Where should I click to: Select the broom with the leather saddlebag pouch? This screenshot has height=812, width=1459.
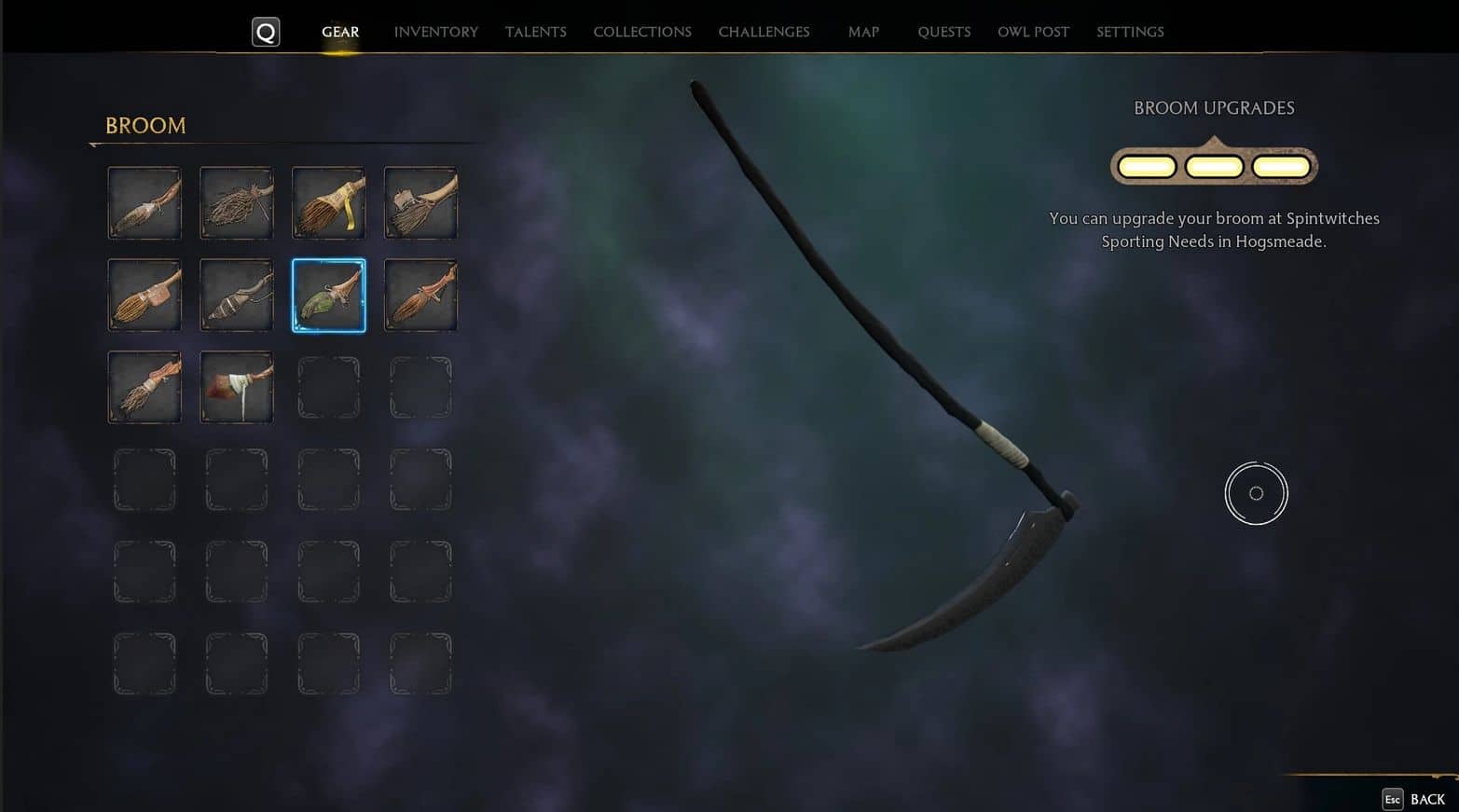click(145, 296)
